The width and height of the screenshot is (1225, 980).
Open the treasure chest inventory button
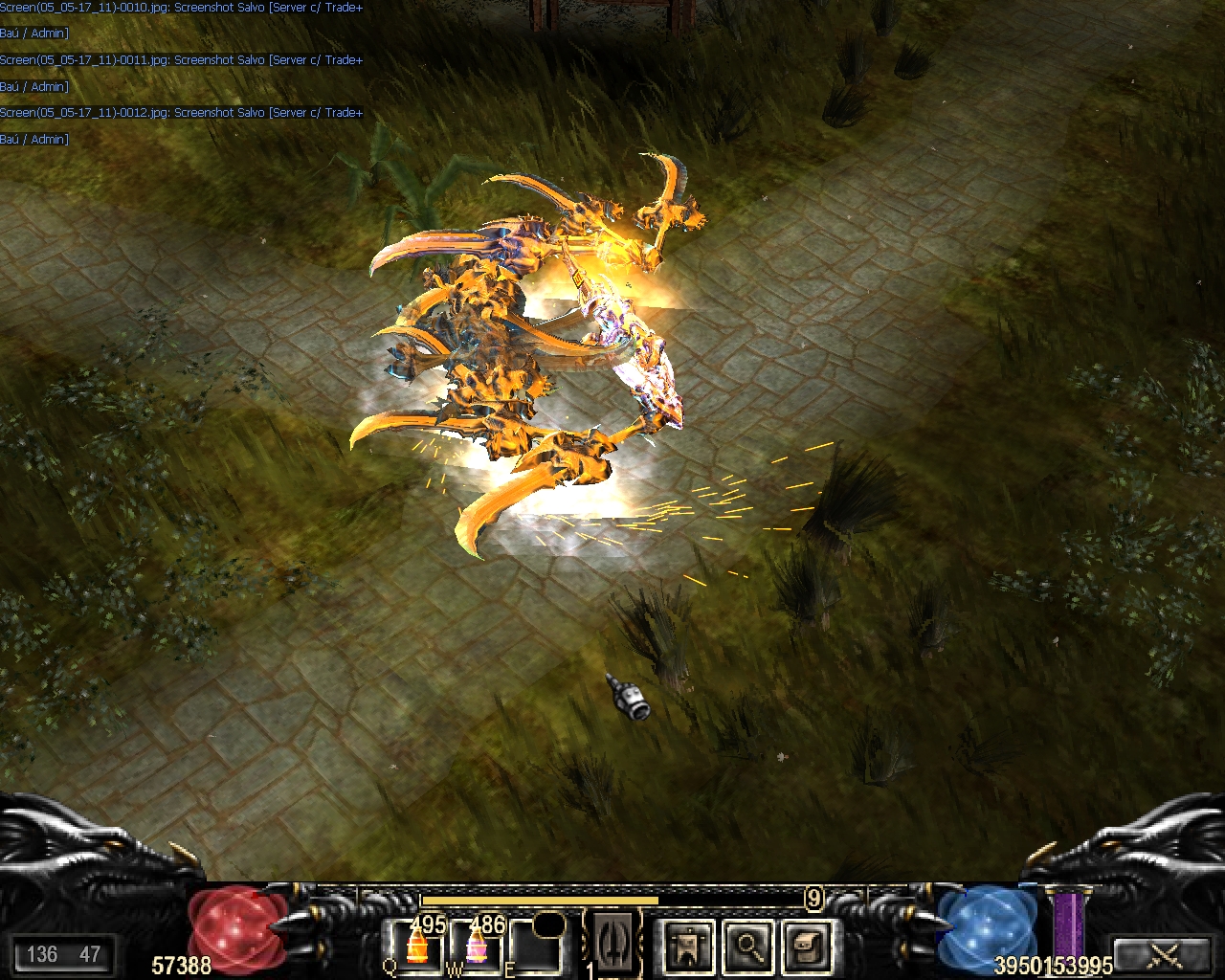(806, 947)
